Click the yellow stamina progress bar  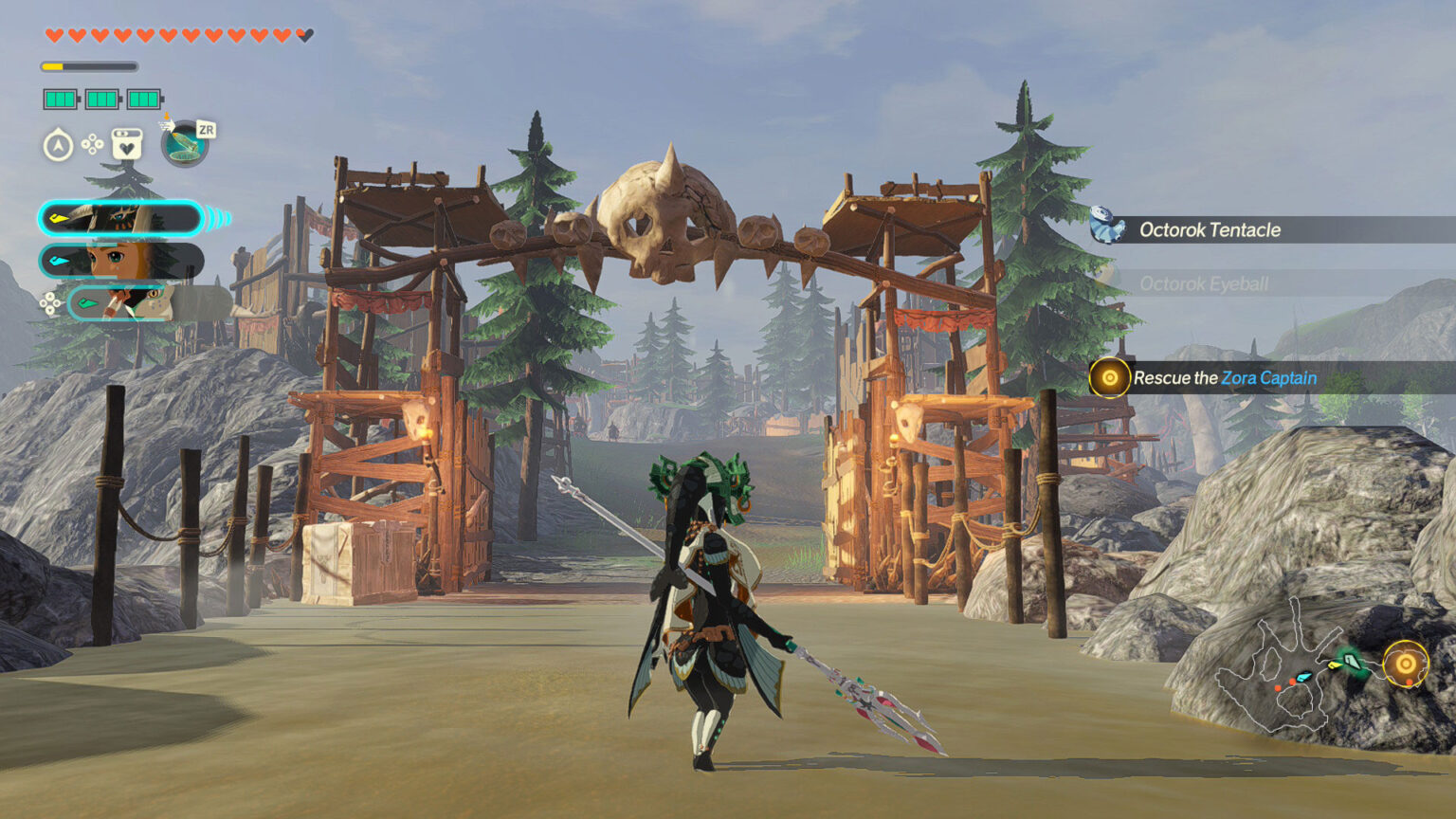click(x=88, y=65)
